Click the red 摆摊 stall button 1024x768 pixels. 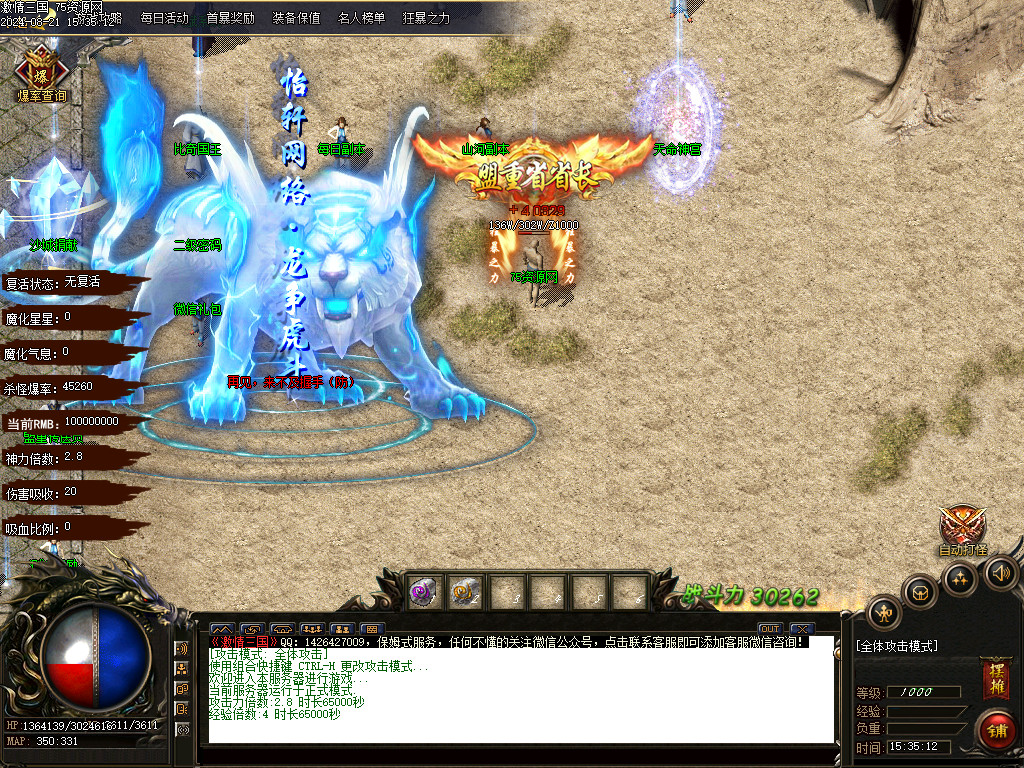[995, 679]
